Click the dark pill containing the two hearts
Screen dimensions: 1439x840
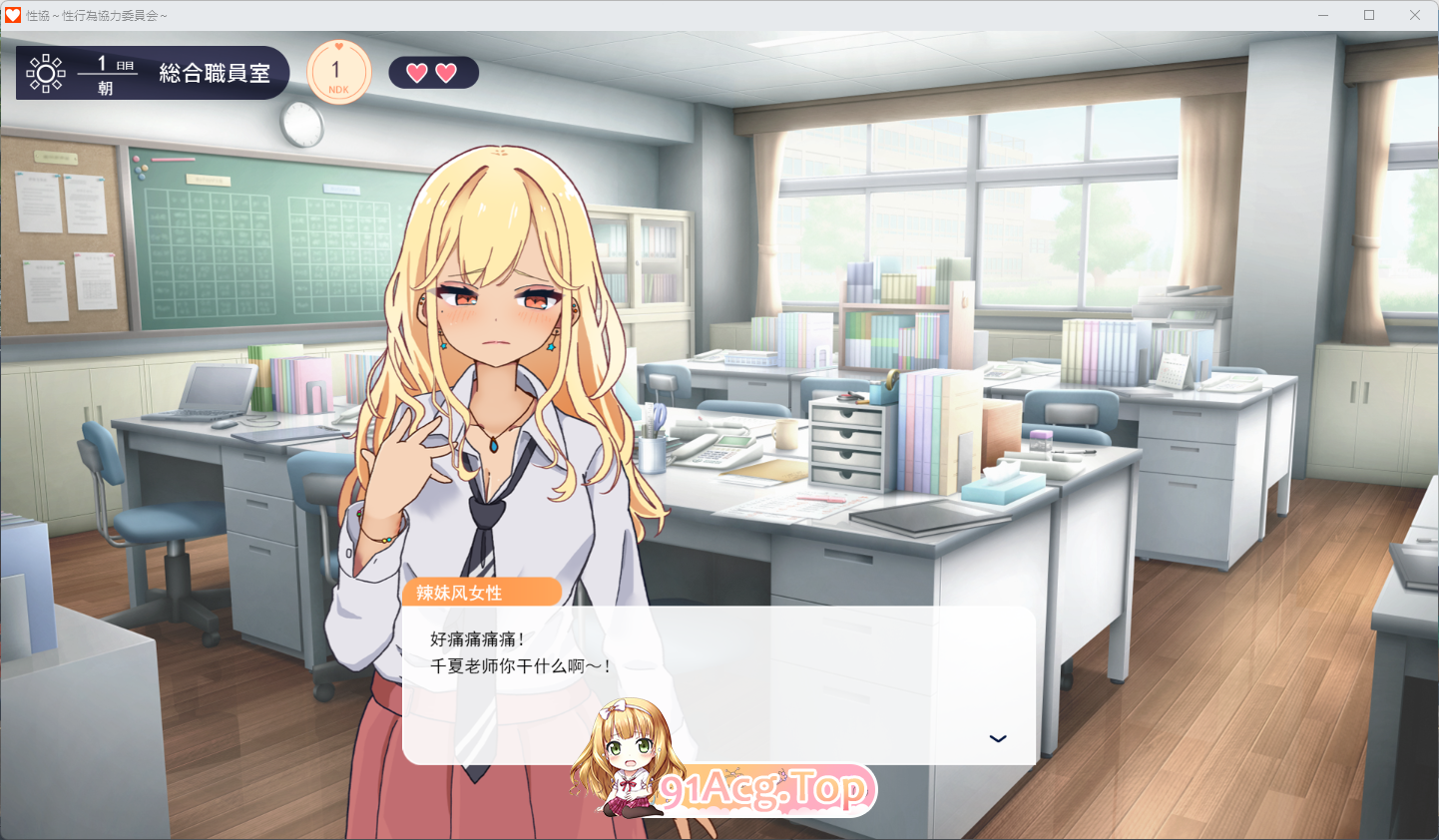tap(433, 72)
